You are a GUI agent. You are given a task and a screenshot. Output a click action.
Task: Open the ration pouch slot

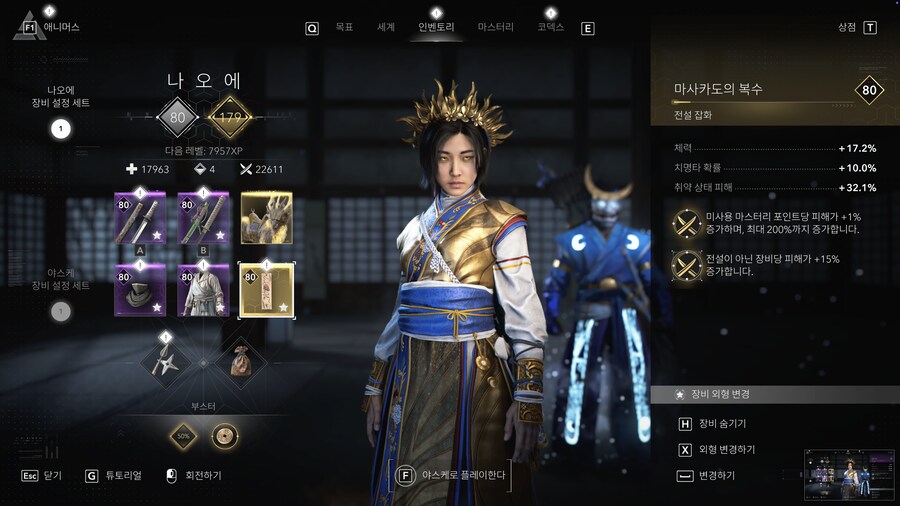pyautogui.click(x=241, y=361)
